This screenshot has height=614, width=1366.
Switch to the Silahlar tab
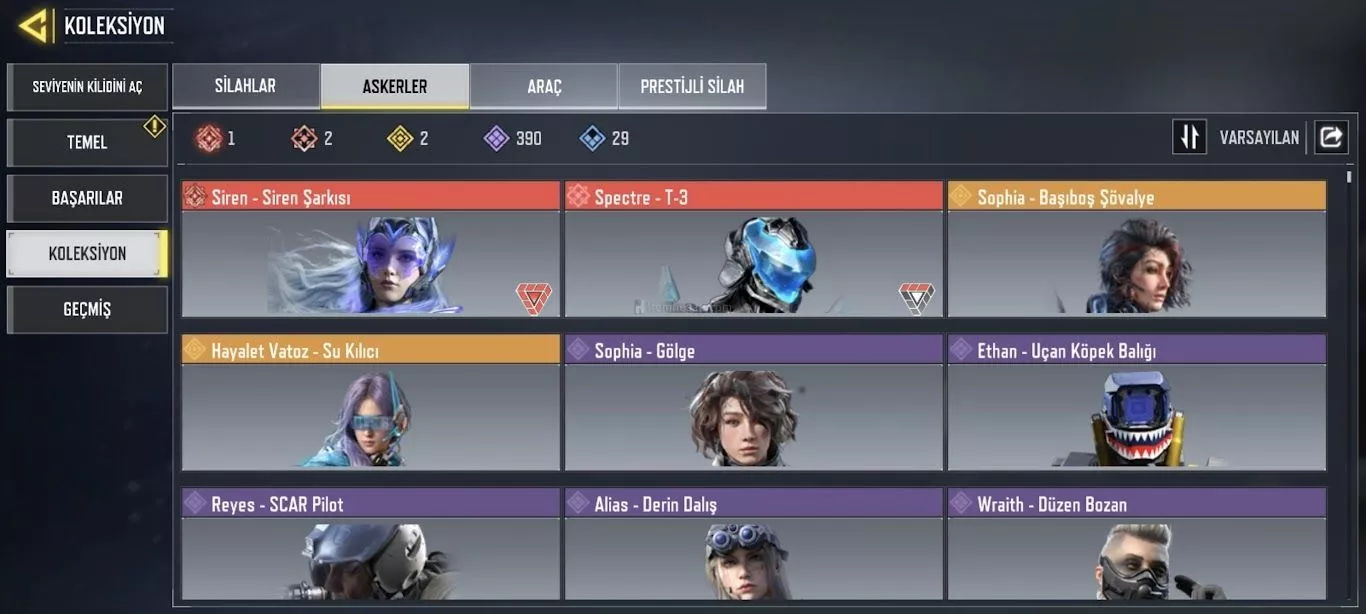pyautogui.click(x=245, y=86)
